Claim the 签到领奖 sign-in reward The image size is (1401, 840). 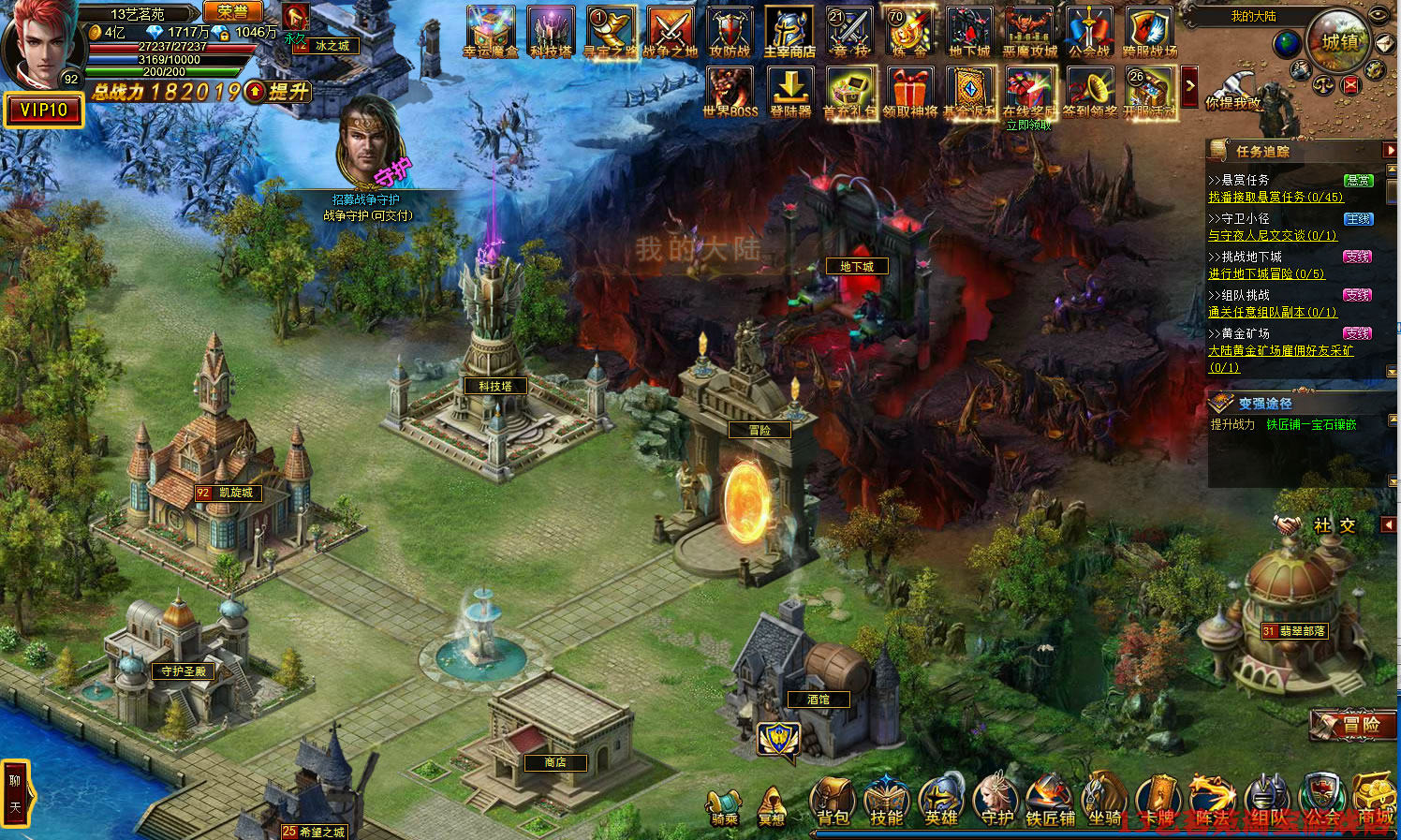tap(1090, 92)
